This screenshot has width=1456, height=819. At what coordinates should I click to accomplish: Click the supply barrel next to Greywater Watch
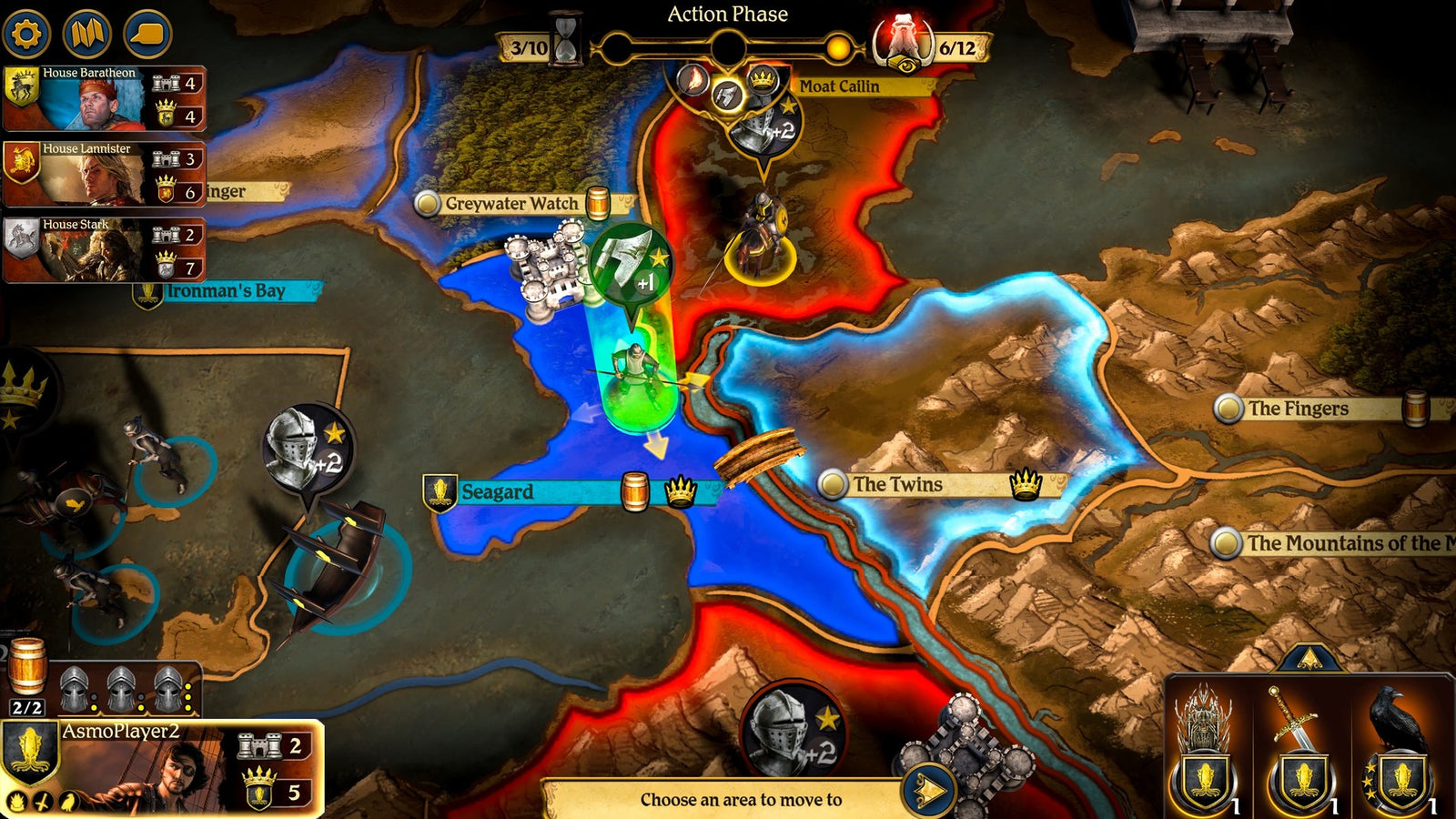tap(598, 203)
